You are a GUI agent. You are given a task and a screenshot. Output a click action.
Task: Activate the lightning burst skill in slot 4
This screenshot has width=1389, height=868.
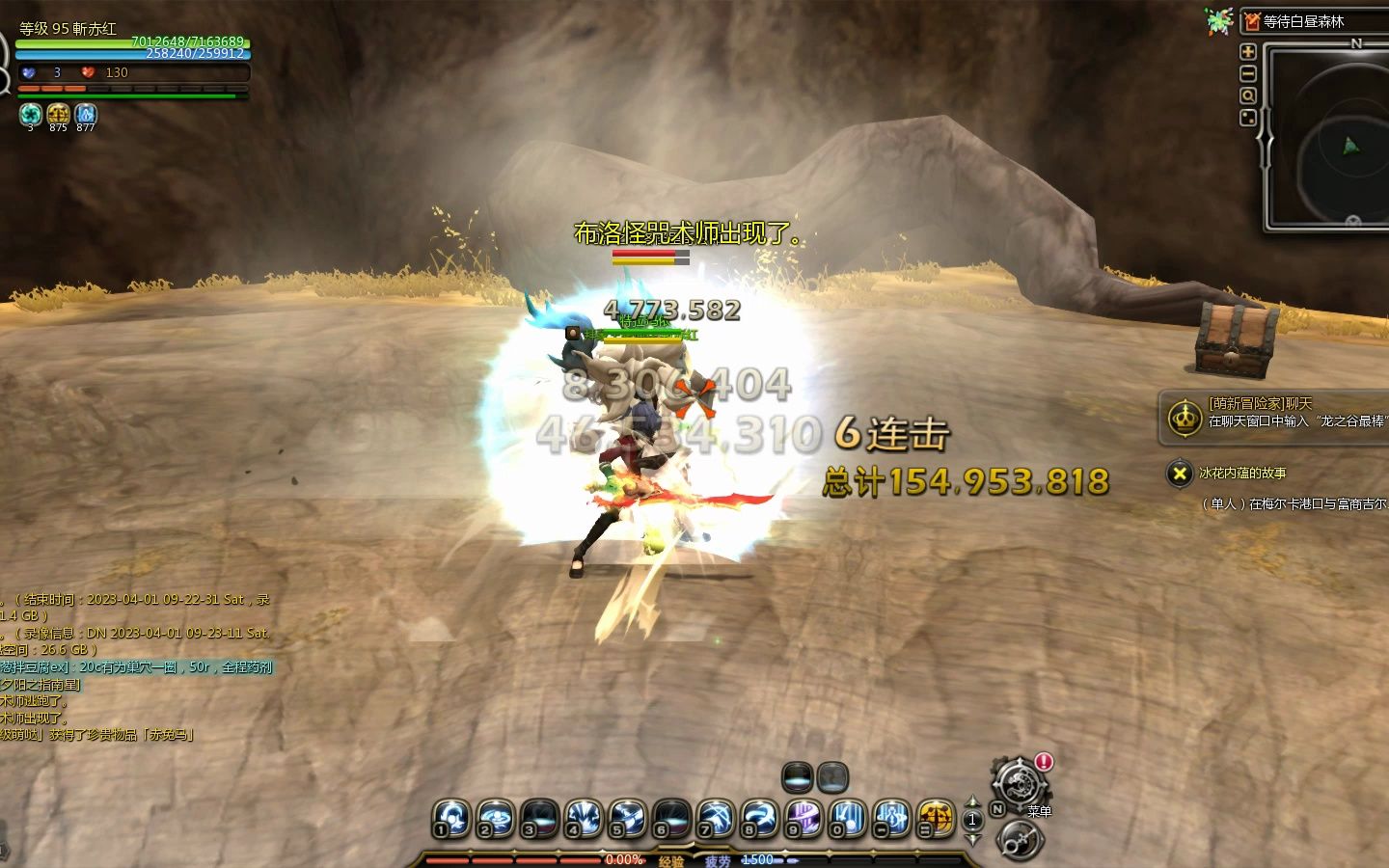(x=583, y=818)
